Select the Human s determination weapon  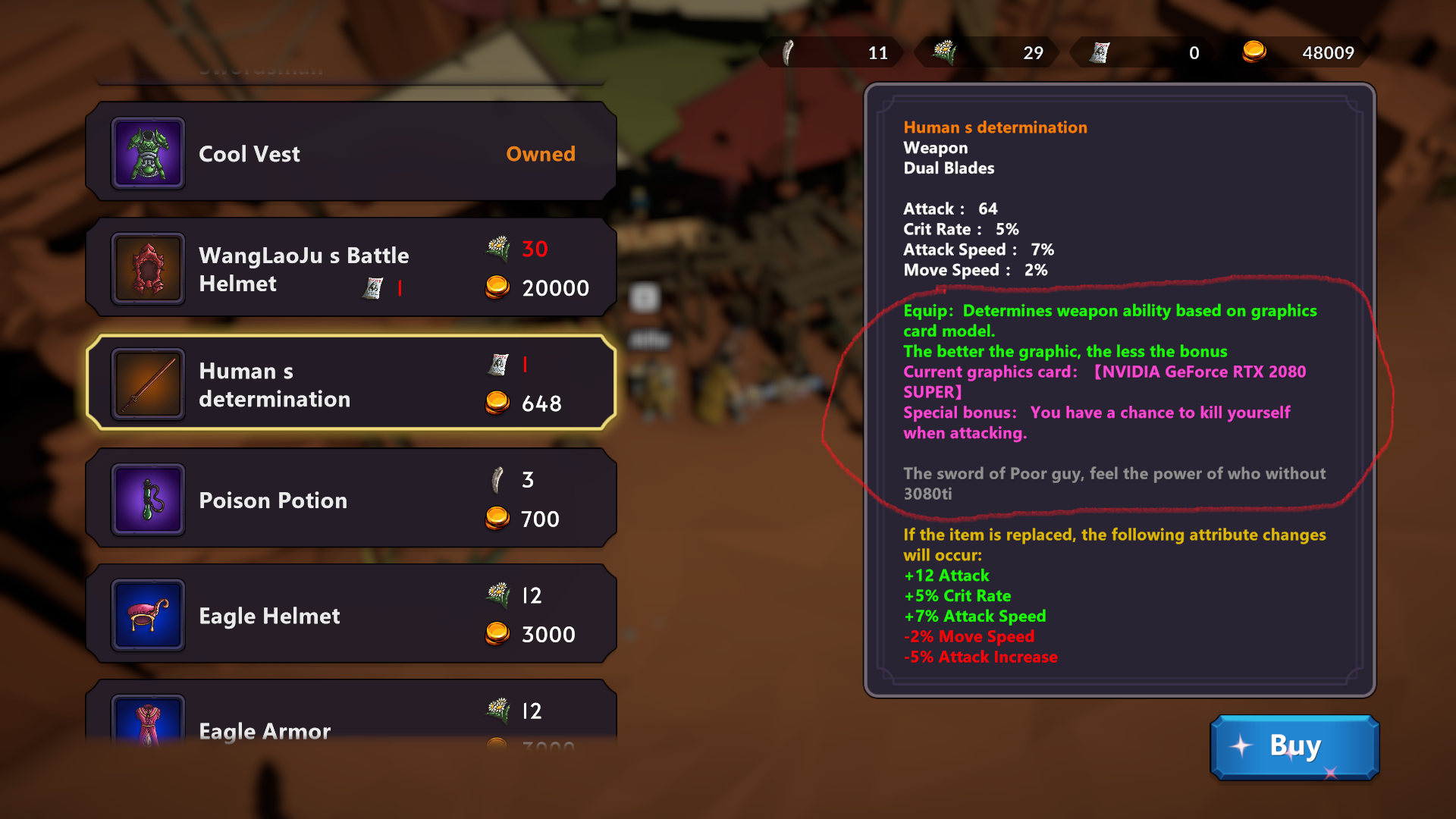(350, 384)
